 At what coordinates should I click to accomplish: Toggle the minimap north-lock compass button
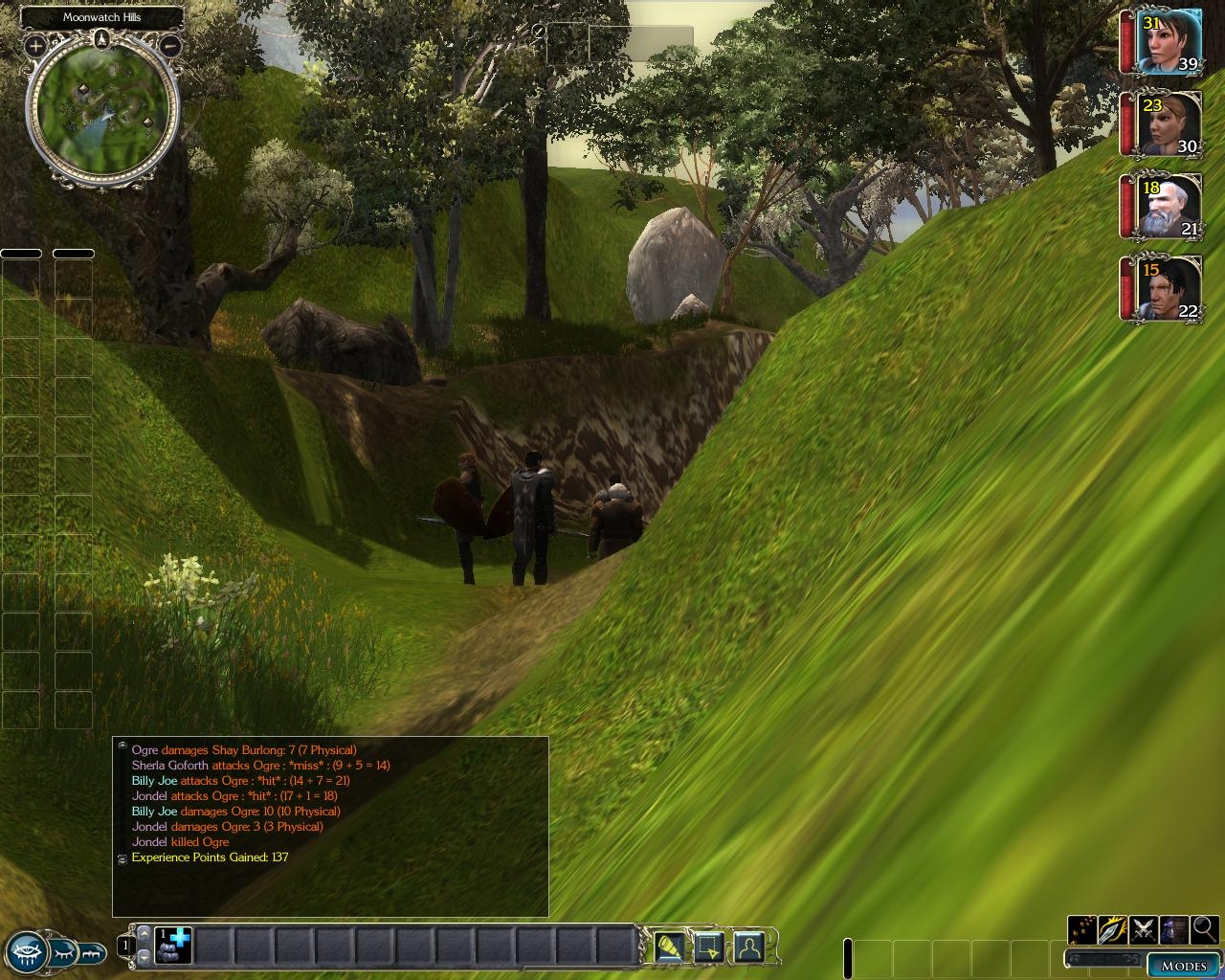click(x=102, y=39)
